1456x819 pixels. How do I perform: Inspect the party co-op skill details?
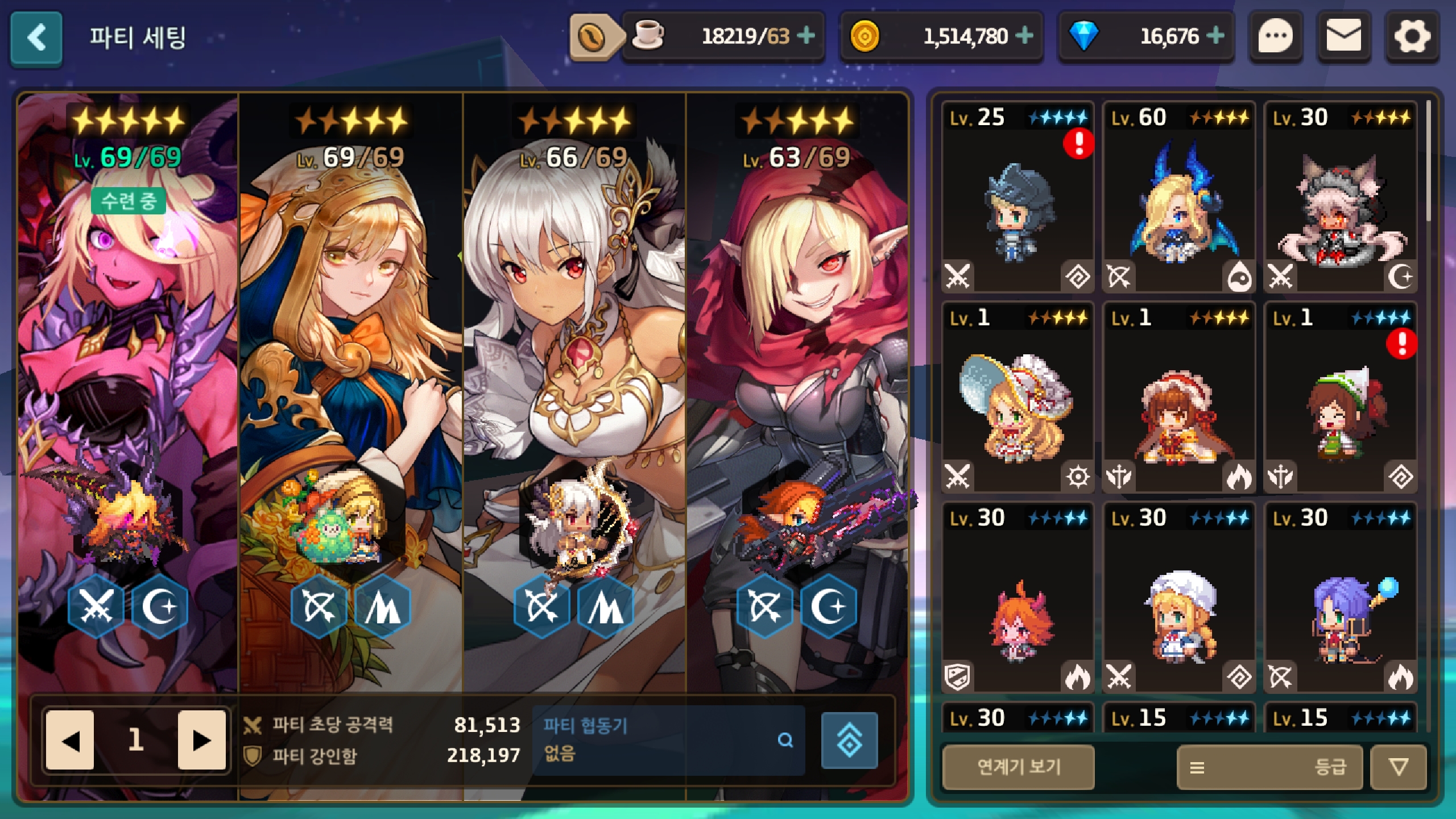(x=785, y=739)
